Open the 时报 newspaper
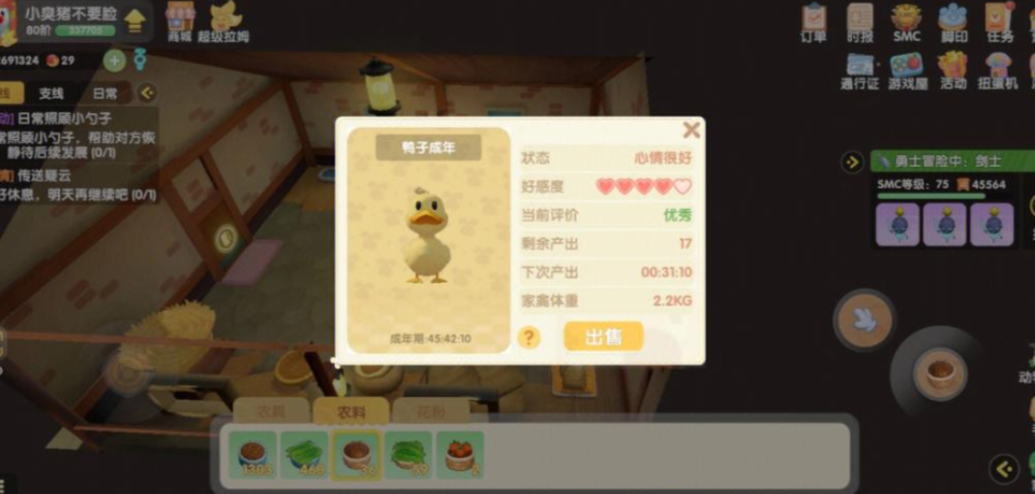This screenshot has height=494, width=1035. coord(860,22)
